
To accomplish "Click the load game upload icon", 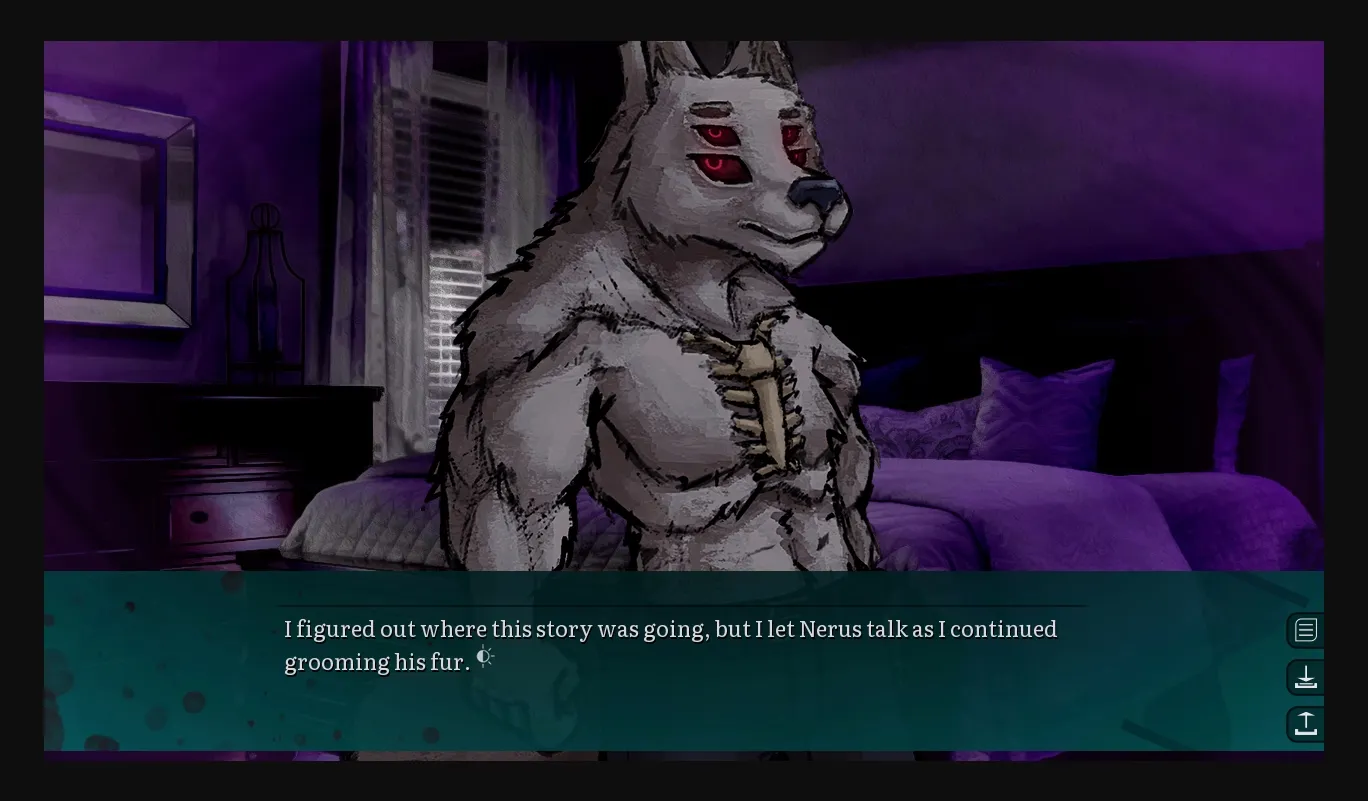I will pos(1306,724).
